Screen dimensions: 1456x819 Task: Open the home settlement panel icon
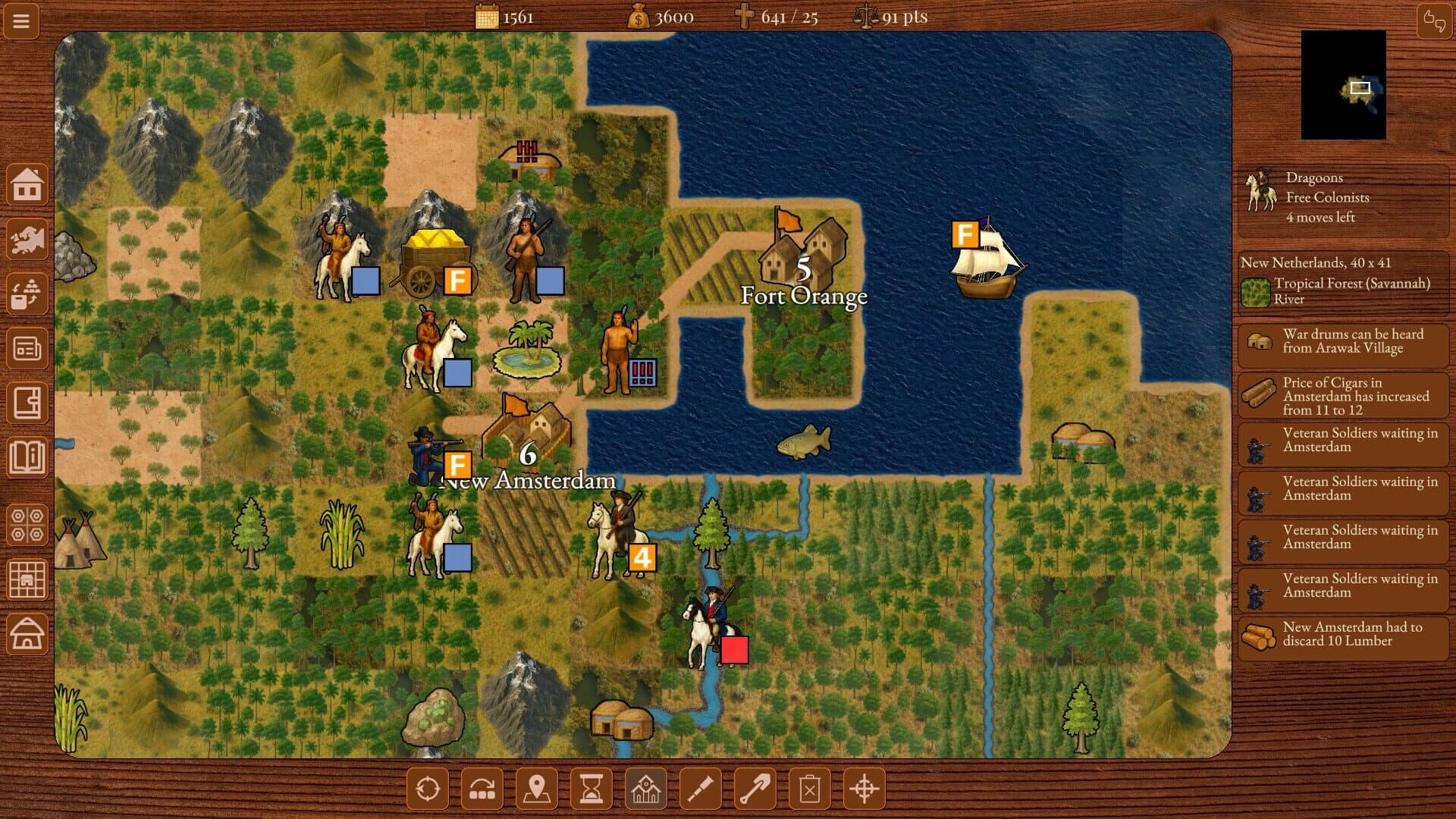(27, 184)
